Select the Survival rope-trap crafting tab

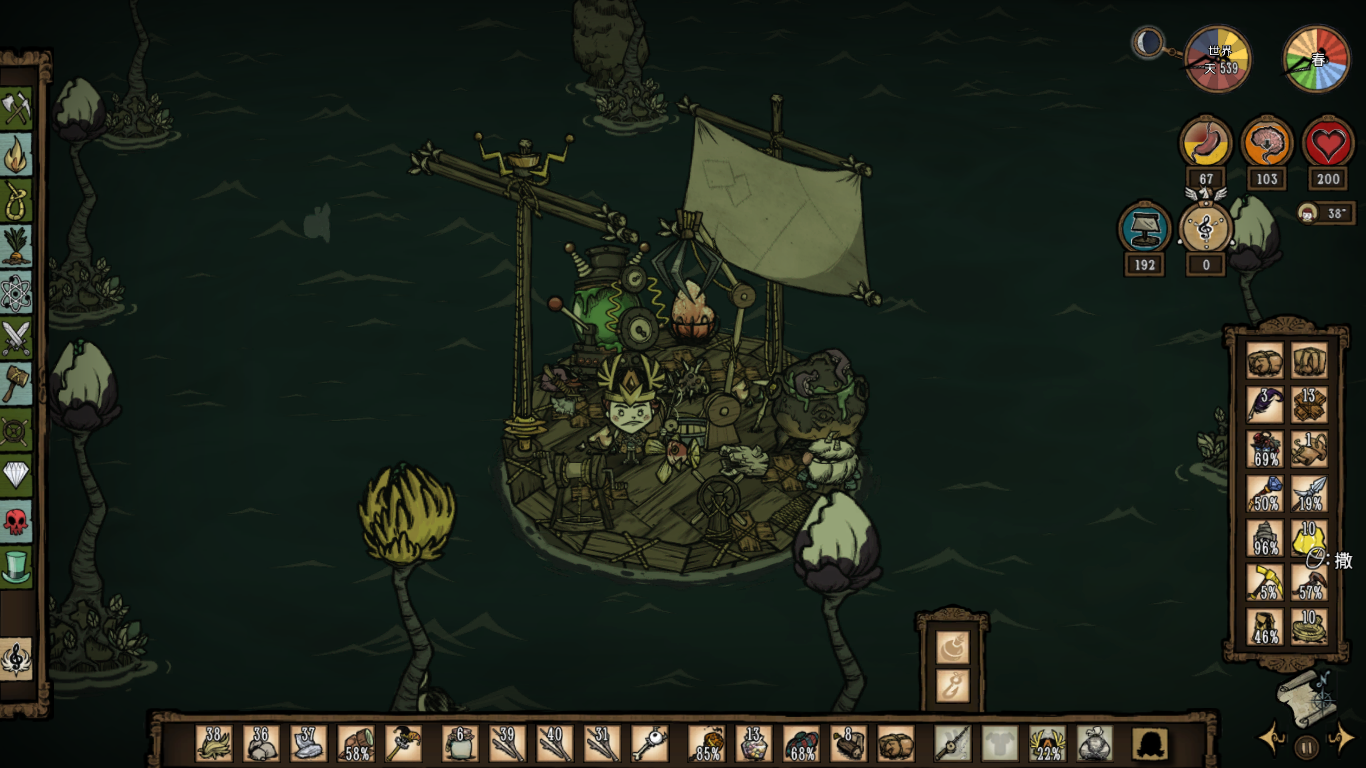click(17, 200)
